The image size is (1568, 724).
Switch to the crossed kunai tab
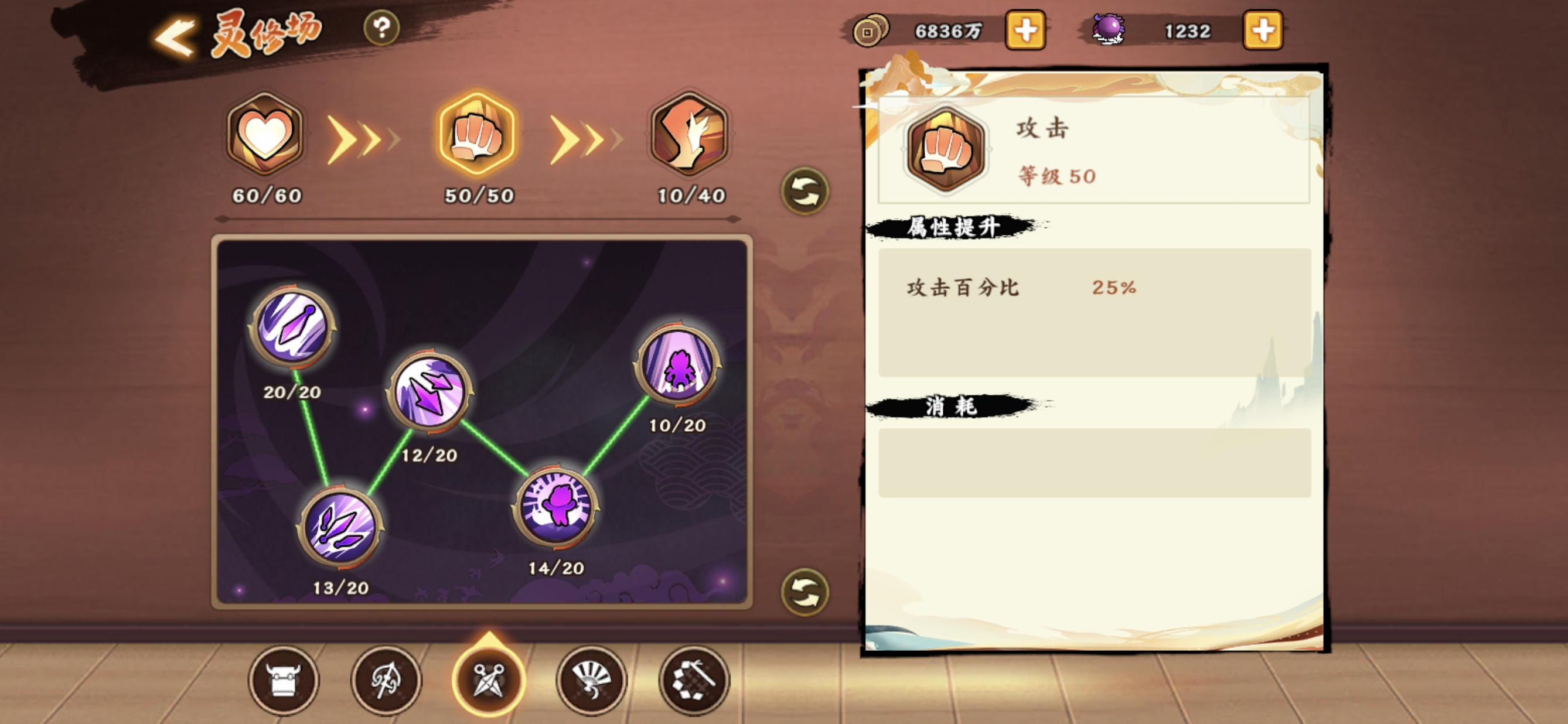coord(489,680)
